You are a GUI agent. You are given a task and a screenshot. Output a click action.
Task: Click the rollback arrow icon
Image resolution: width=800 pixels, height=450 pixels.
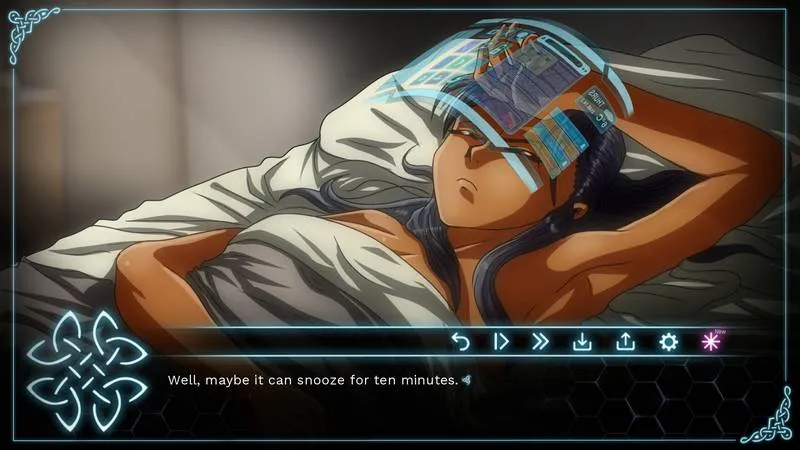460,342
